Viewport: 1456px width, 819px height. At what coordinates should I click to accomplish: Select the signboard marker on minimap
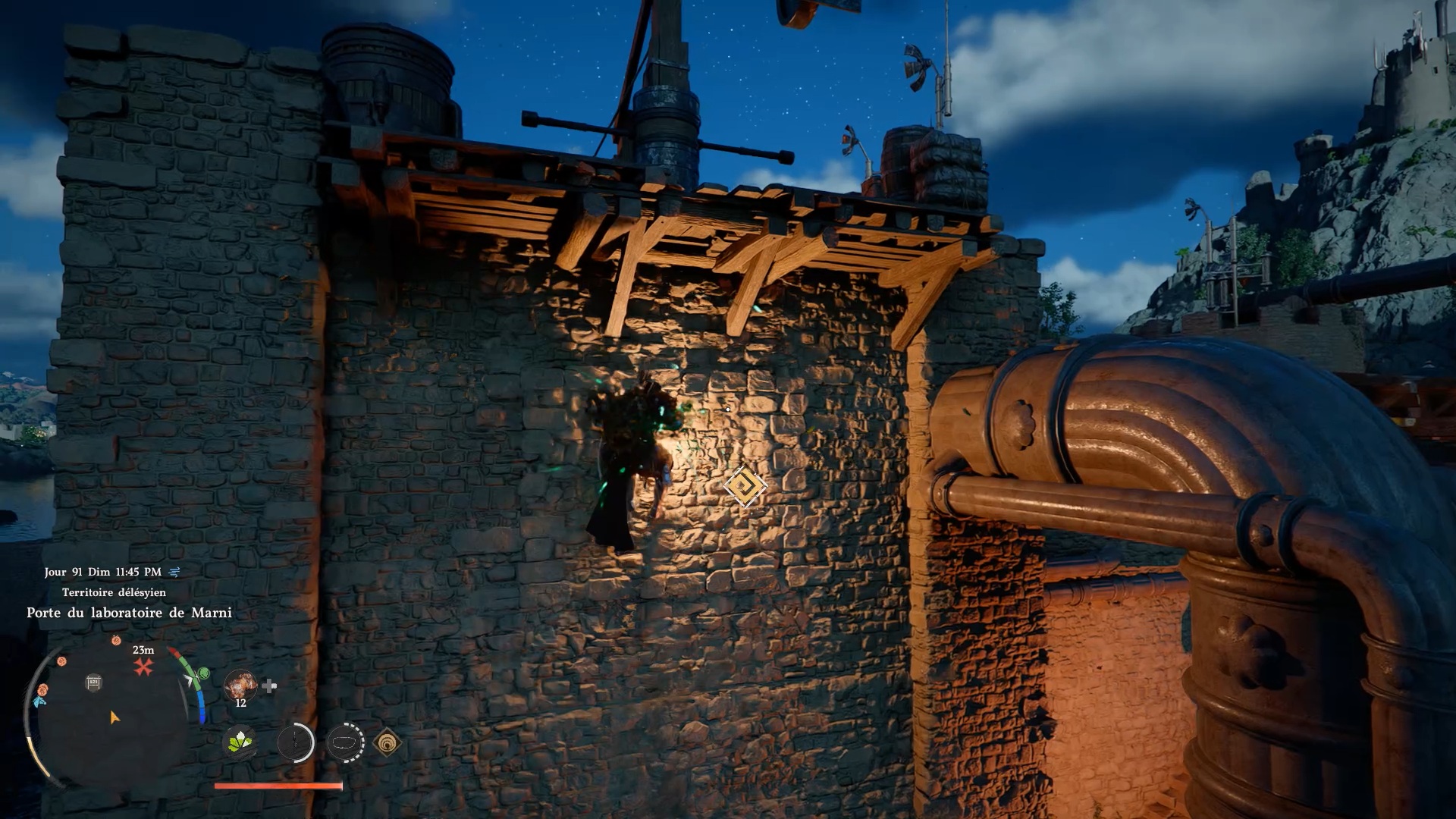click(93, 682)
